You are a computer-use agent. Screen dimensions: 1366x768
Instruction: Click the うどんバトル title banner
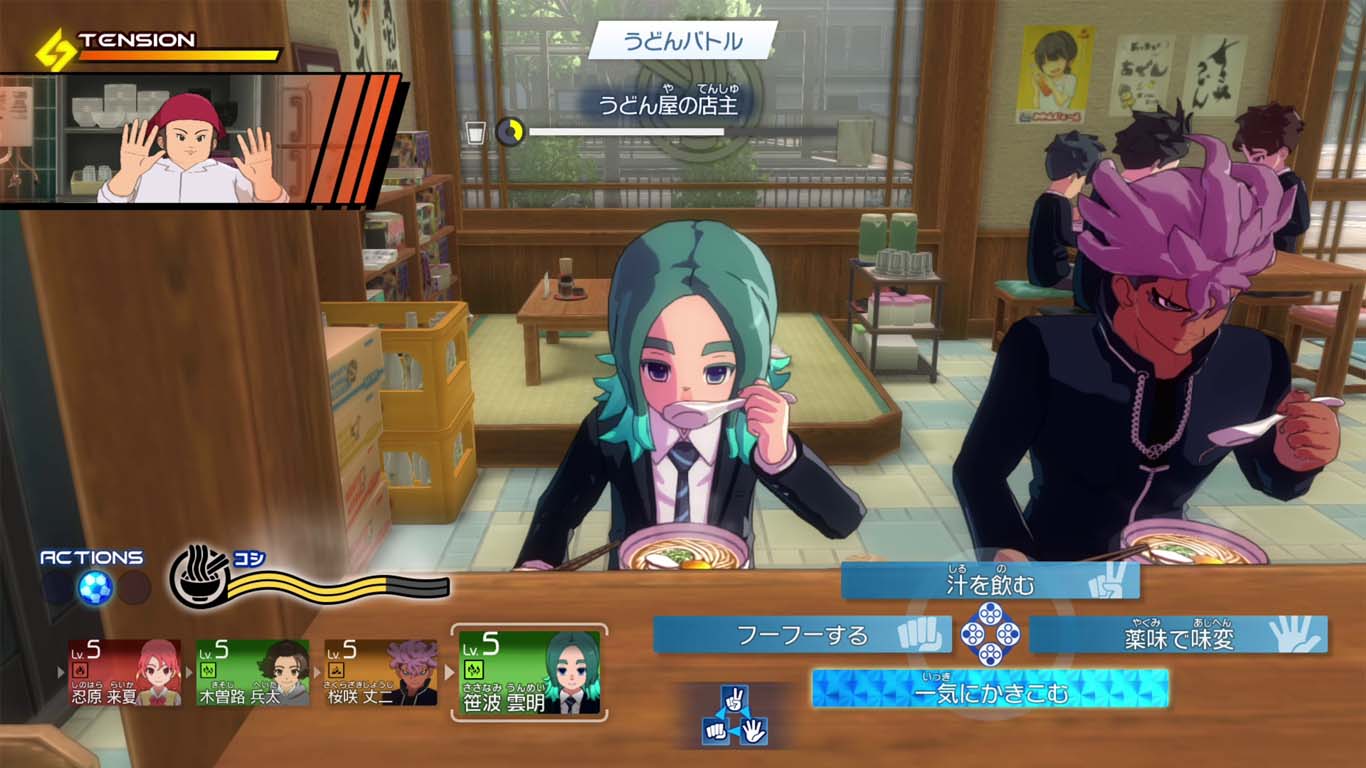683,39
